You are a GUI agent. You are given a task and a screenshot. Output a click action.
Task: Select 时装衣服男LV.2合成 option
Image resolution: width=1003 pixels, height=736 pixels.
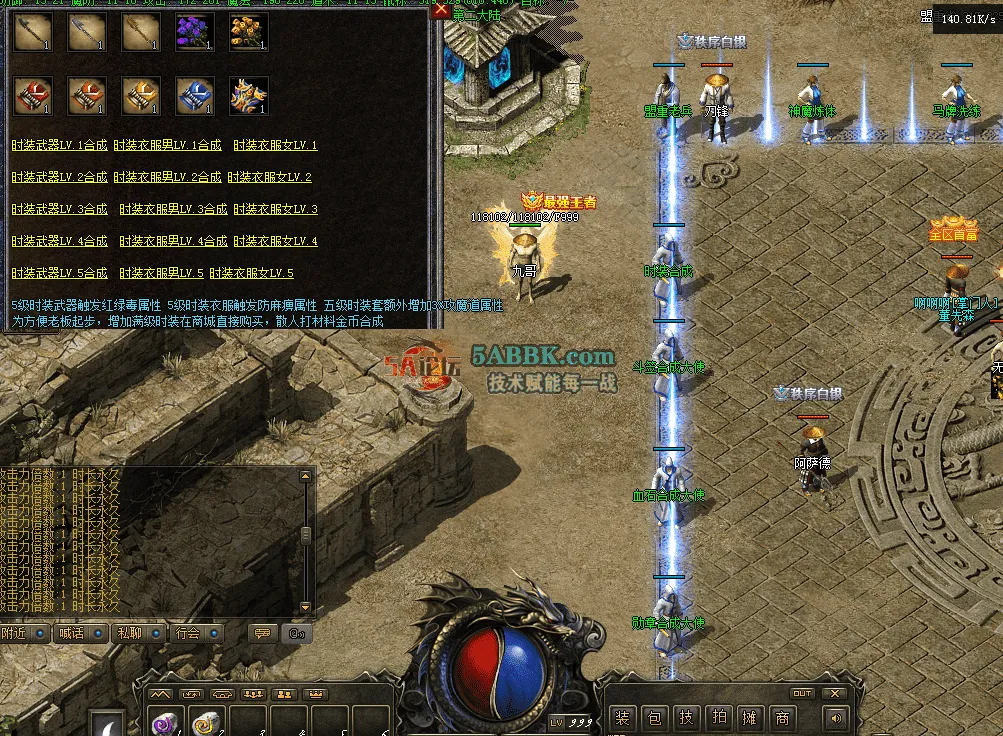coord(167,177)
